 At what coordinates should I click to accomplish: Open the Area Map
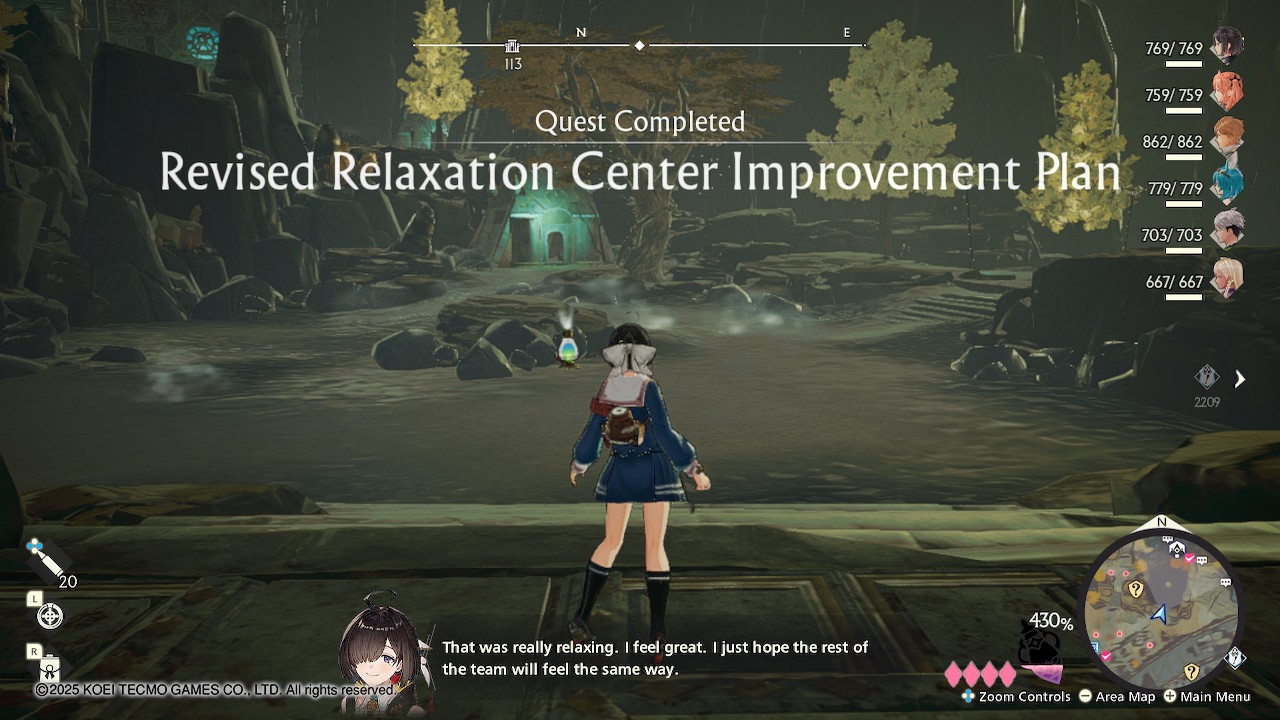point(1116,697)
